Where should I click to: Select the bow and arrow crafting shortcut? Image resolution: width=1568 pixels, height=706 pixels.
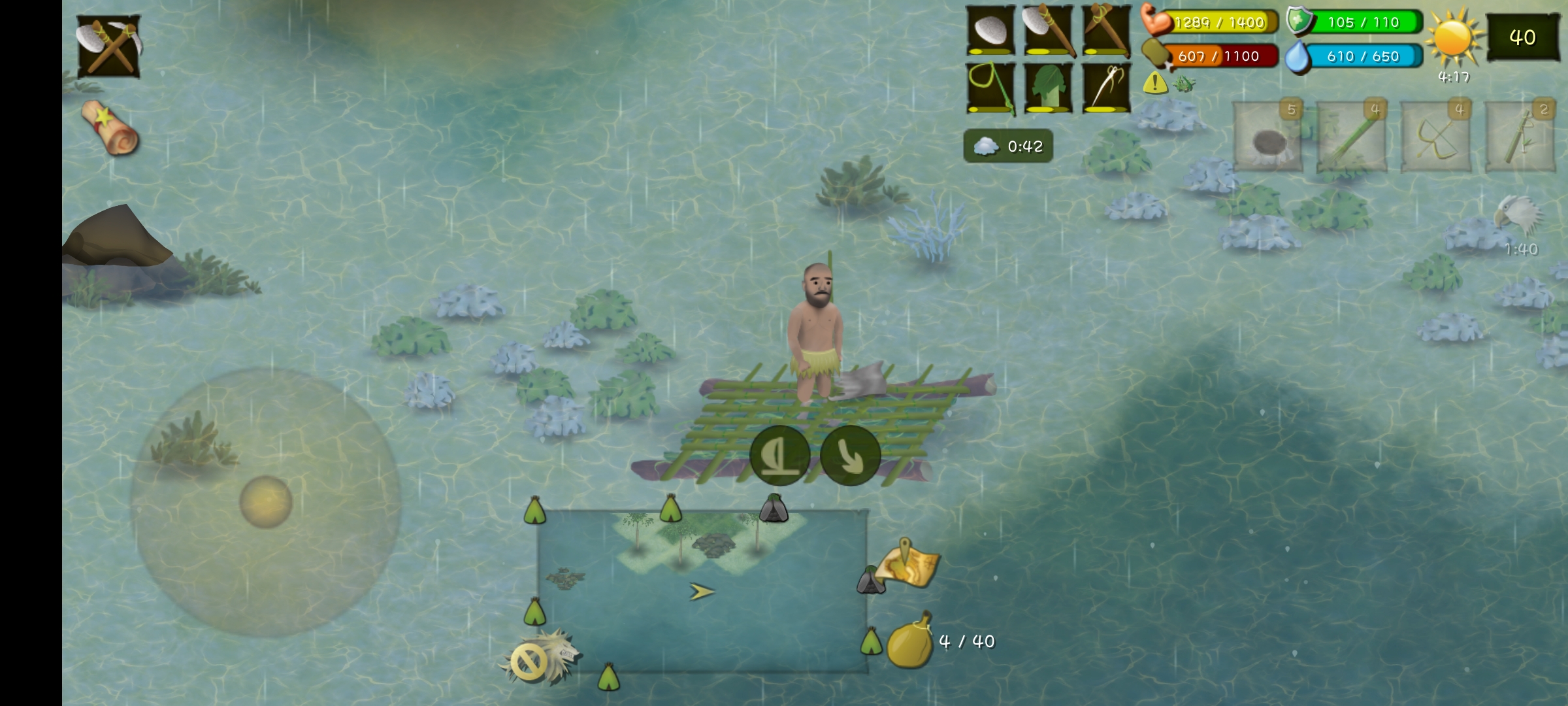[x=1436, y=137]
